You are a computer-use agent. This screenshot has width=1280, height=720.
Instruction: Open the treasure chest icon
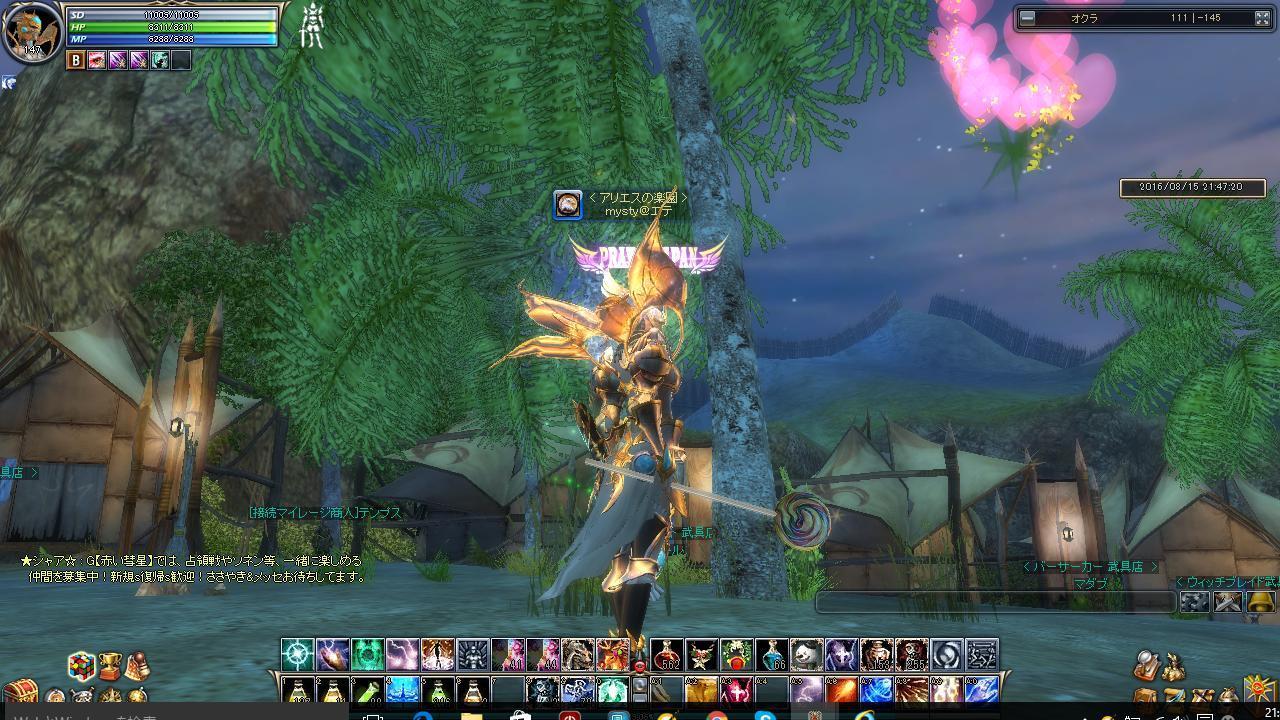tap(19, 692)
